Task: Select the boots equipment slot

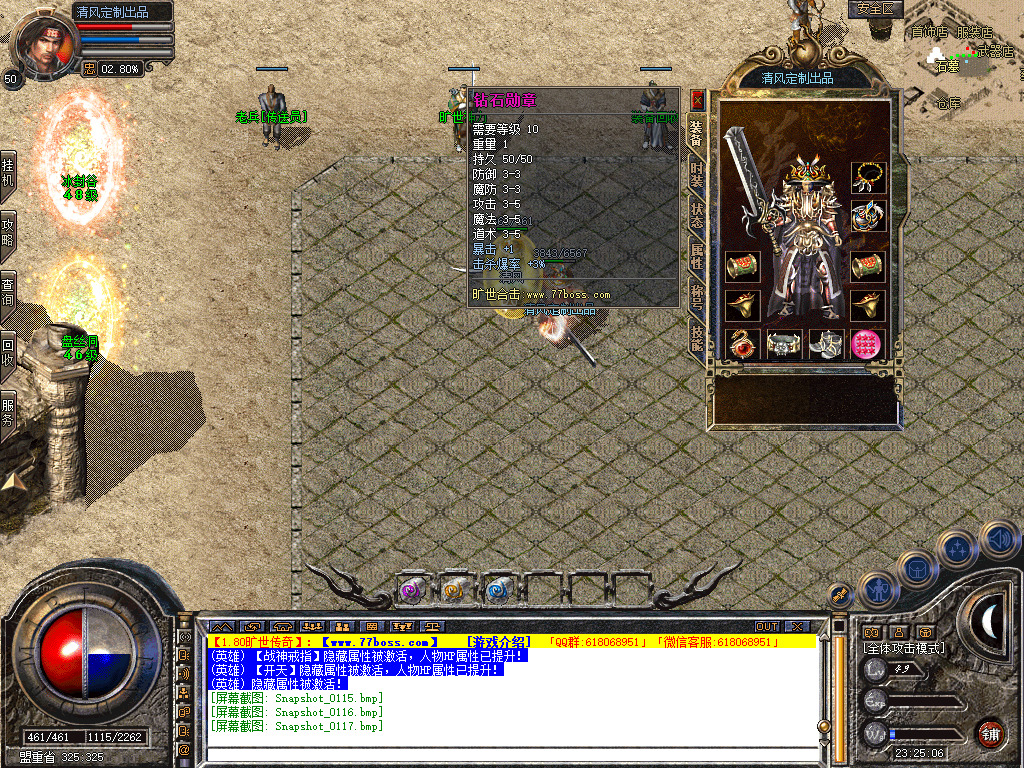Action: pyautogui.click(x=826, y=344)
